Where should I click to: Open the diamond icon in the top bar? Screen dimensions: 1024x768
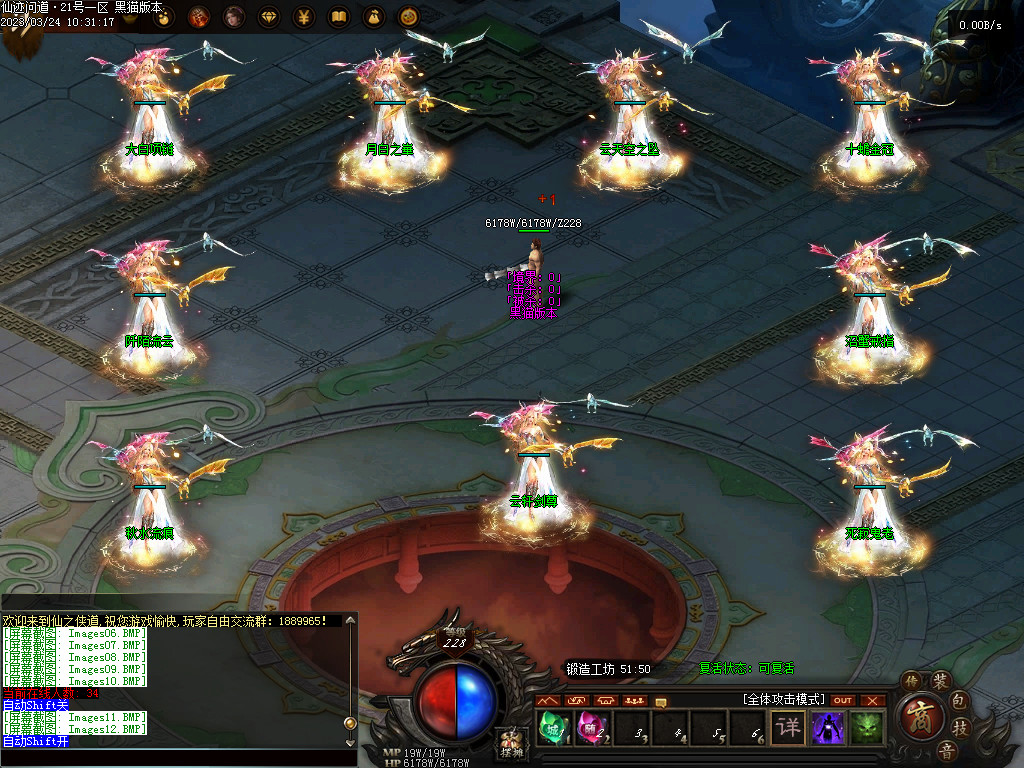(x=269, y=16)
